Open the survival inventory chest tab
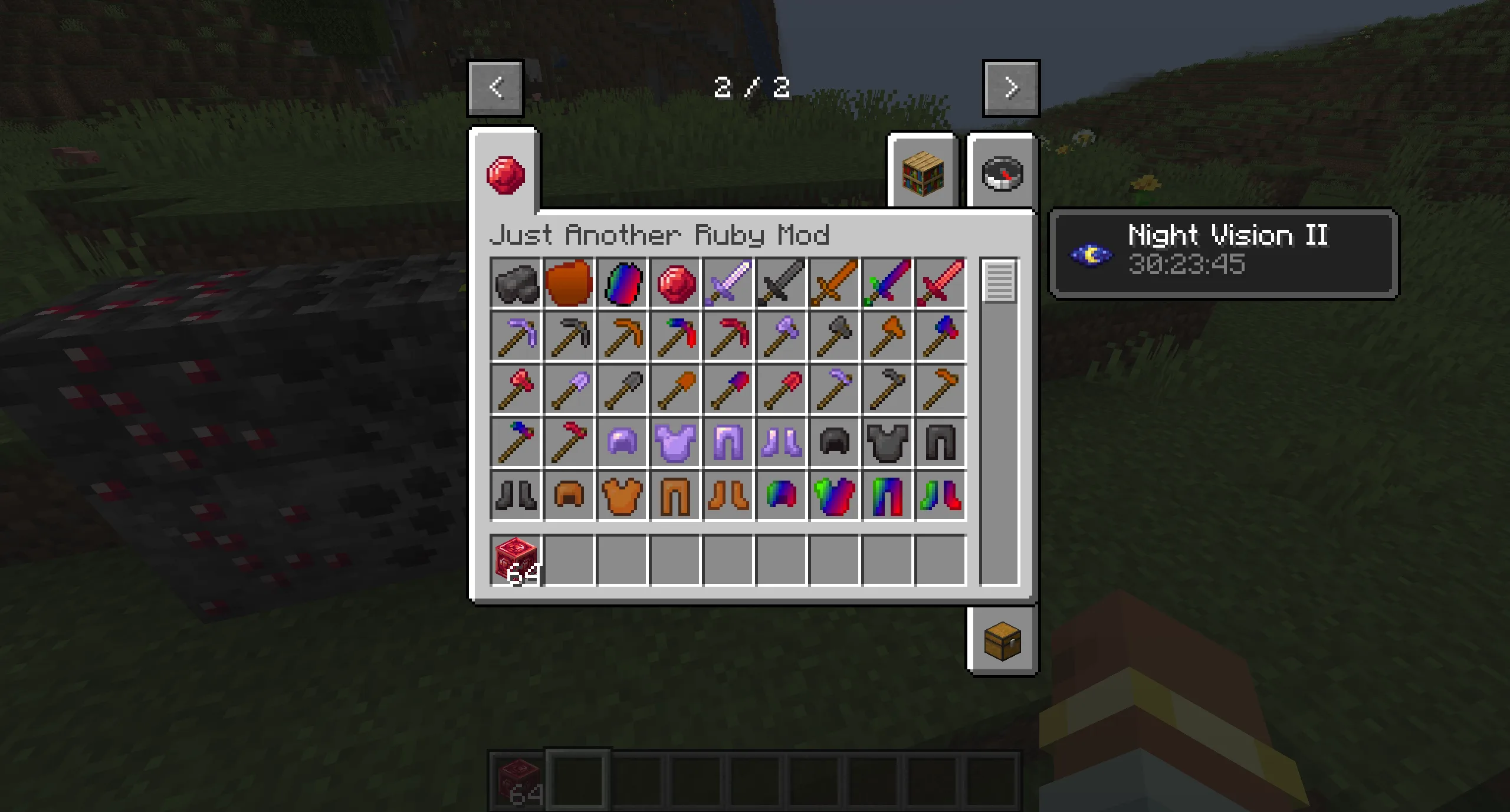The width and height of the screenshot is (1510, 812). pyautogui.click(x=1003, y=643)
